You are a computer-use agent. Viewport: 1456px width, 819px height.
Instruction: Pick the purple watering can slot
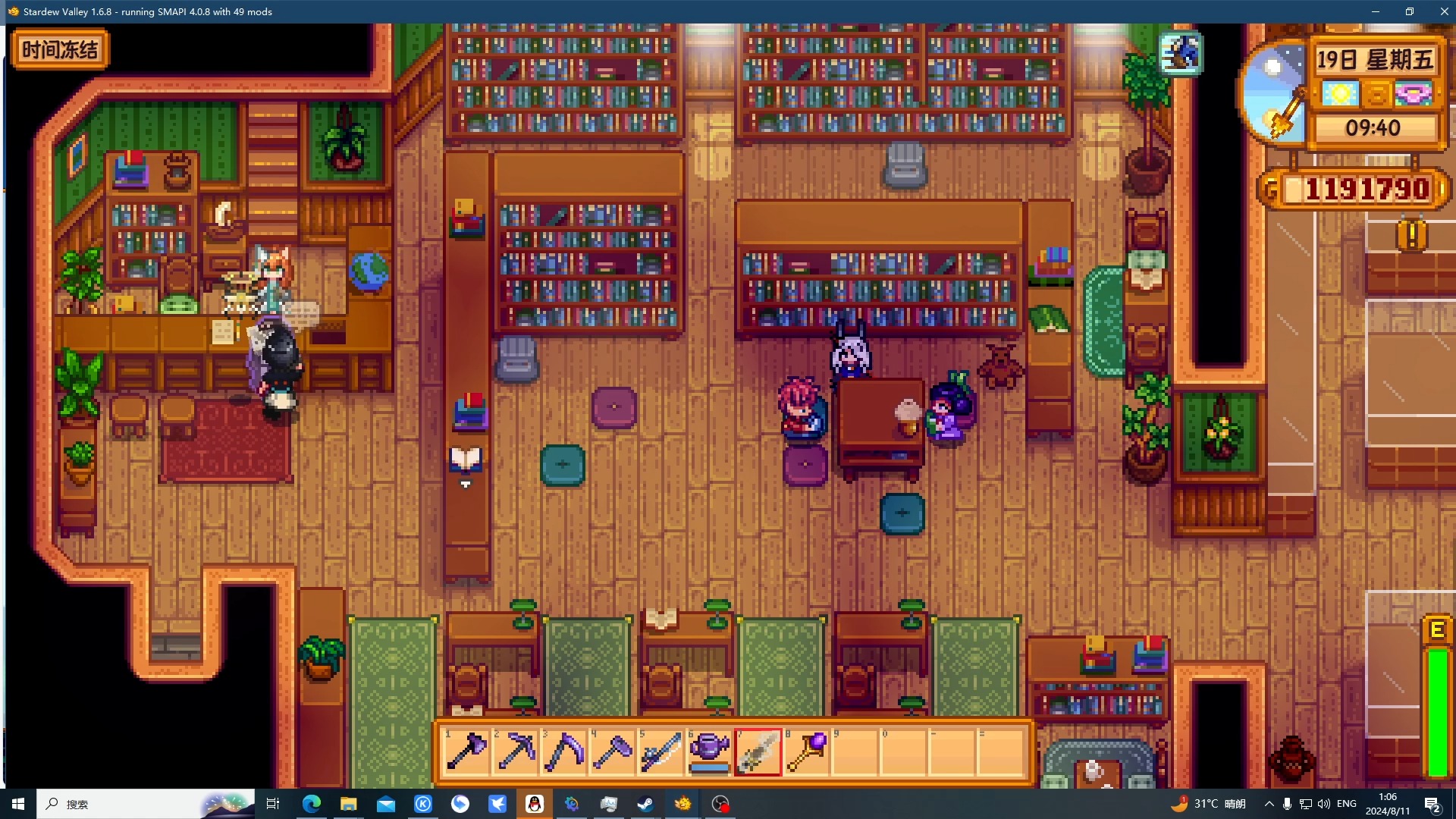pyautogui.click(x=710, y=752)
